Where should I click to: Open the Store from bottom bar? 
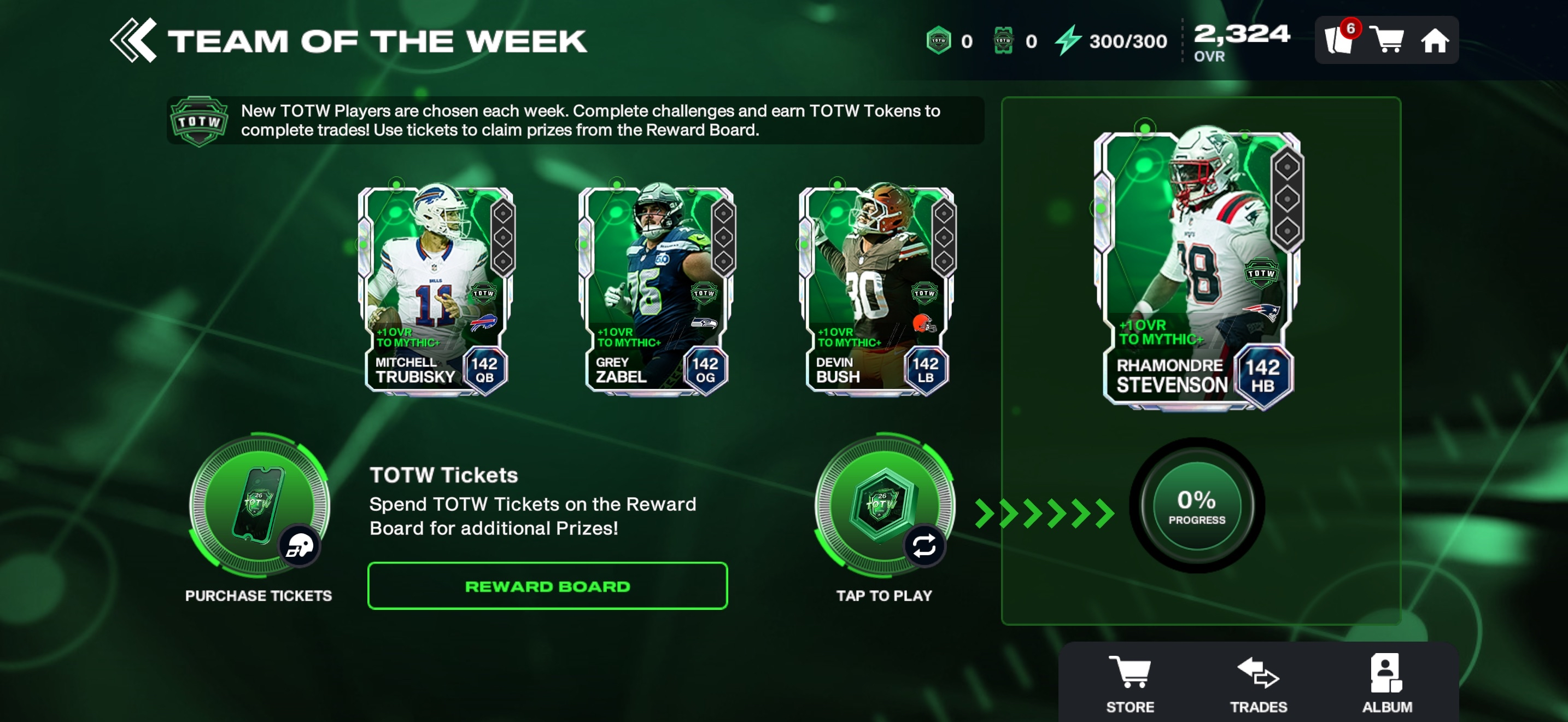click(x=1130, y=683)
